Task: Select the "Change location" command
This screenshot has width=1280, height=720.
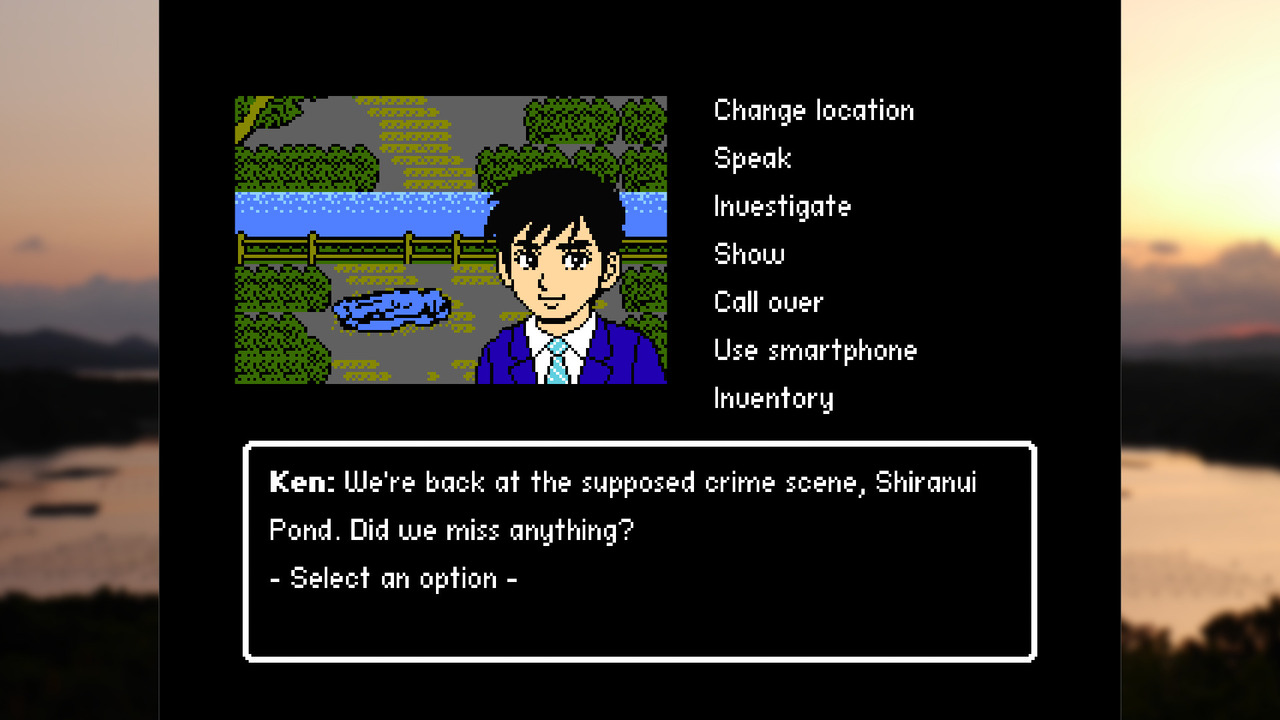Action: coord(813,111)
